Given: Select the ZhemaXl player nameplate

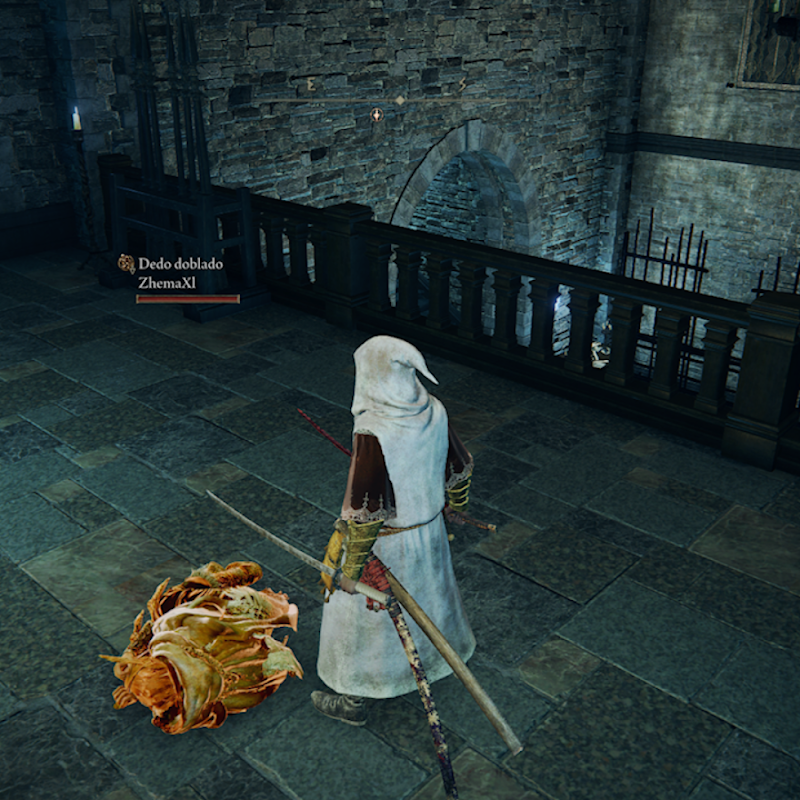Looking at the screenshot, I should [x=165, y=283].
